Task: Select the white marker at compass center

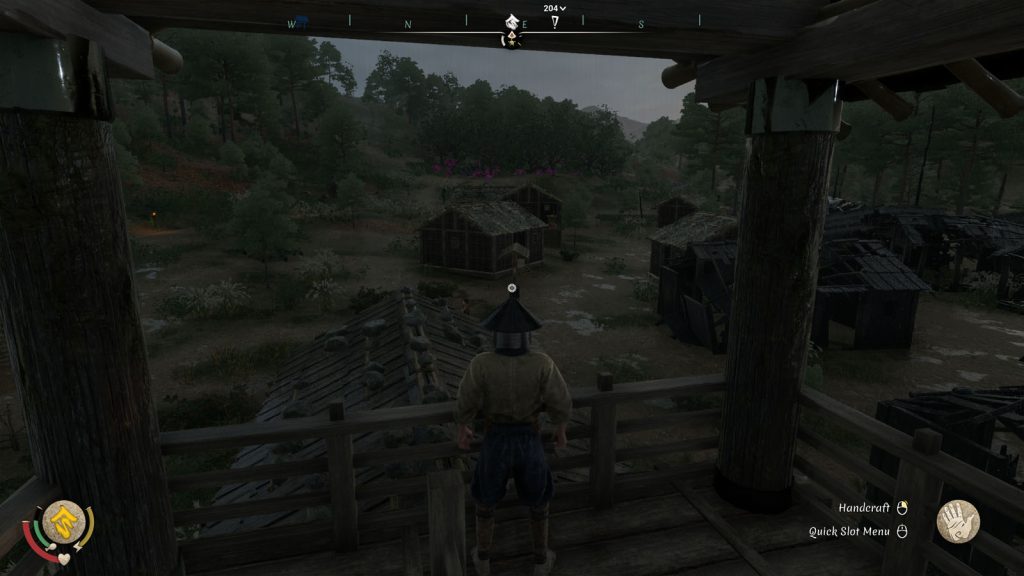Action: 511,21
